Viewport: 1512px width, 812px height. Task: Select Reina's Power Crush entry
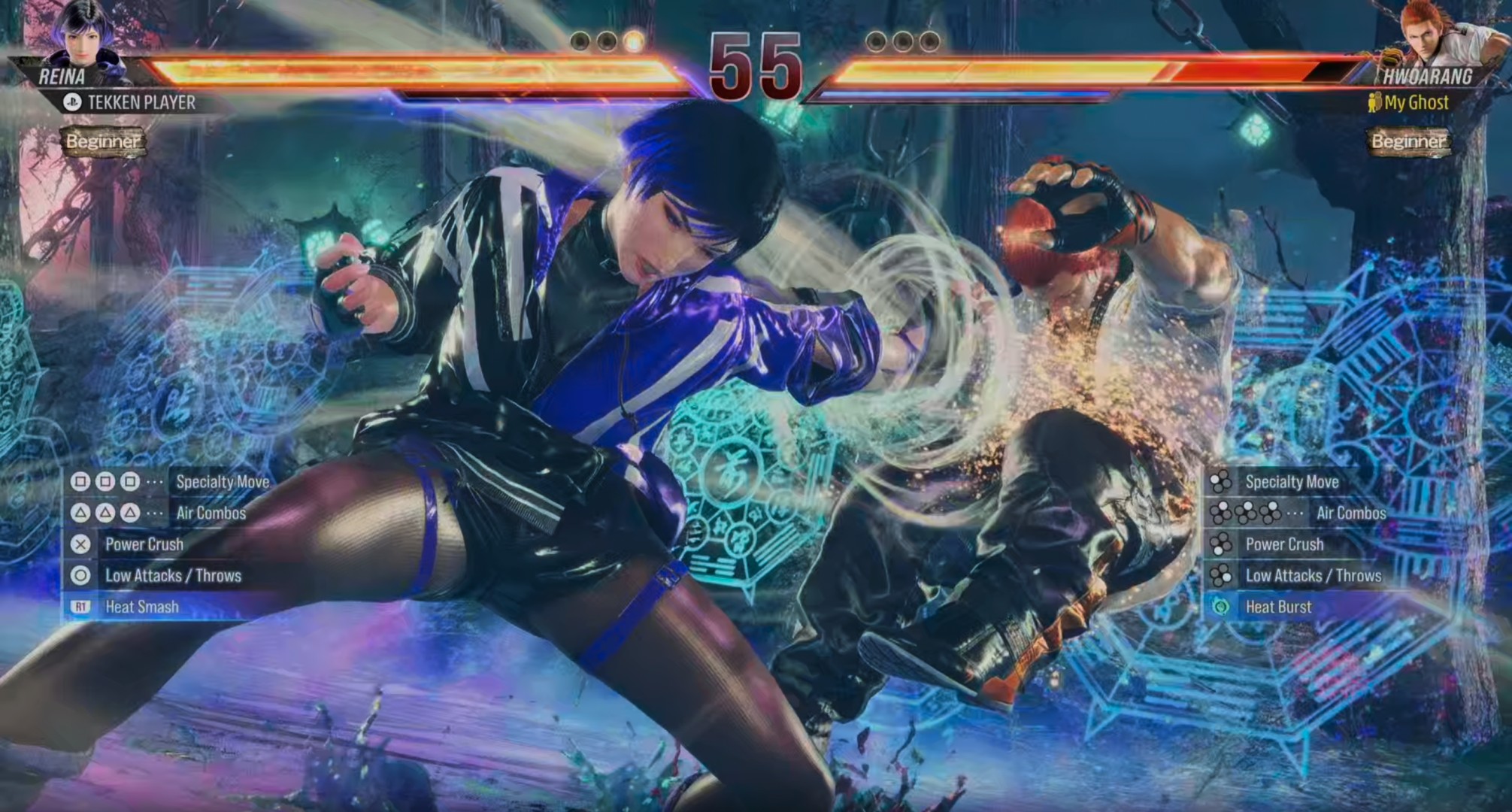(144, 544)
